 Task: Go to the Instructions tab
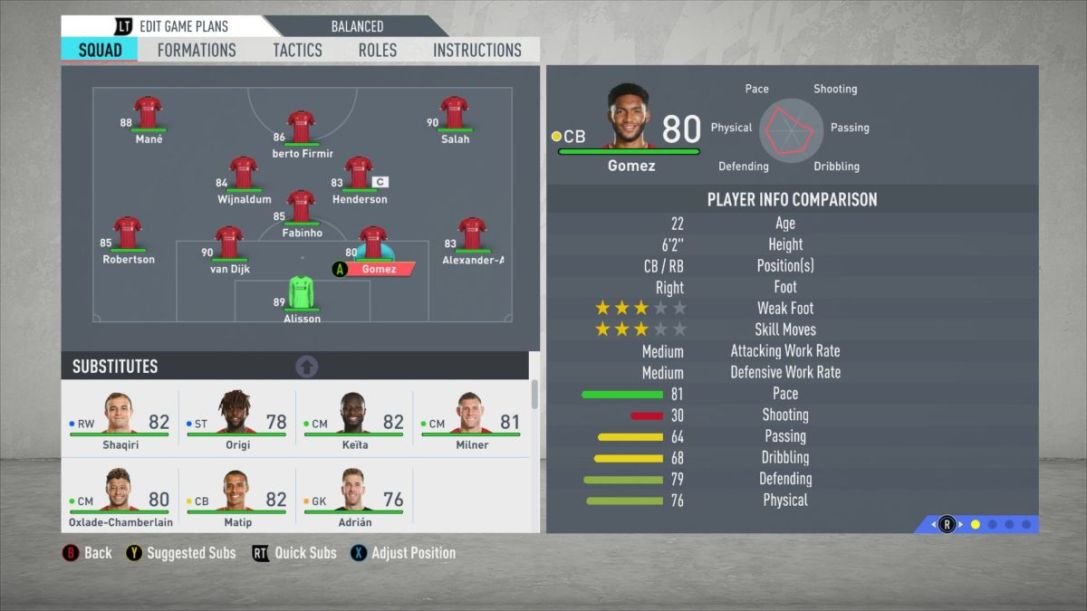476,50
